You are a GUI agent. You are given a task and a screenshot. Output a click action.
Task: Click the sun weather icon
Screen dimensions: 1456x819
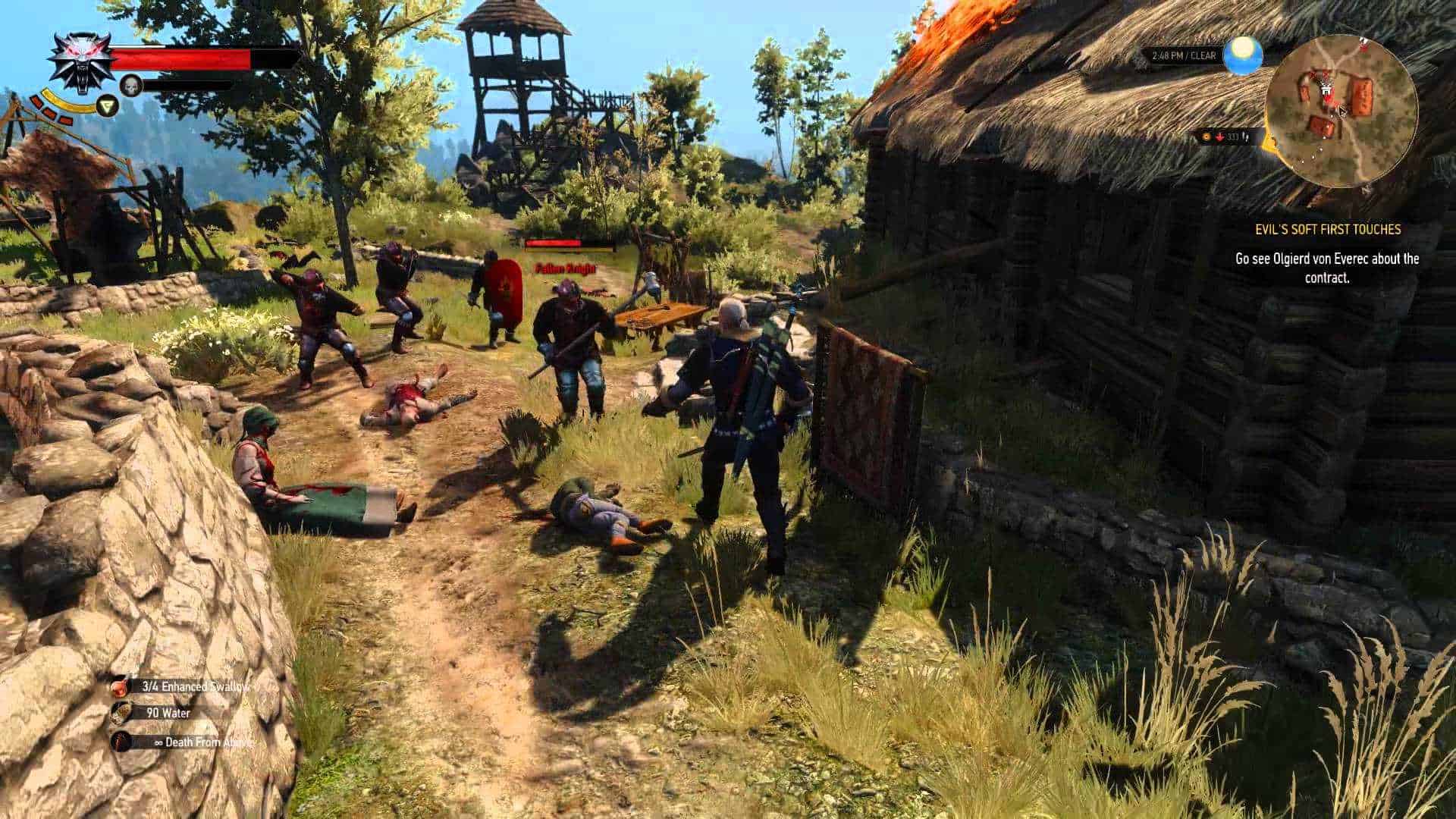pyautogui.click(x=1243, y=55)
